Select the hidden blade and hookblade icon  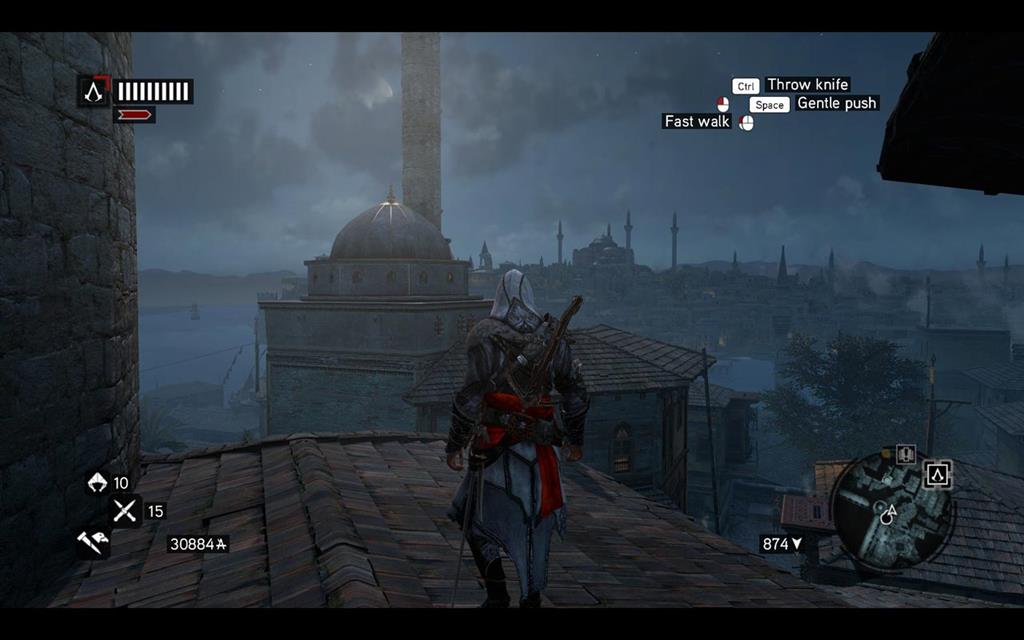(x=94, y=543)
